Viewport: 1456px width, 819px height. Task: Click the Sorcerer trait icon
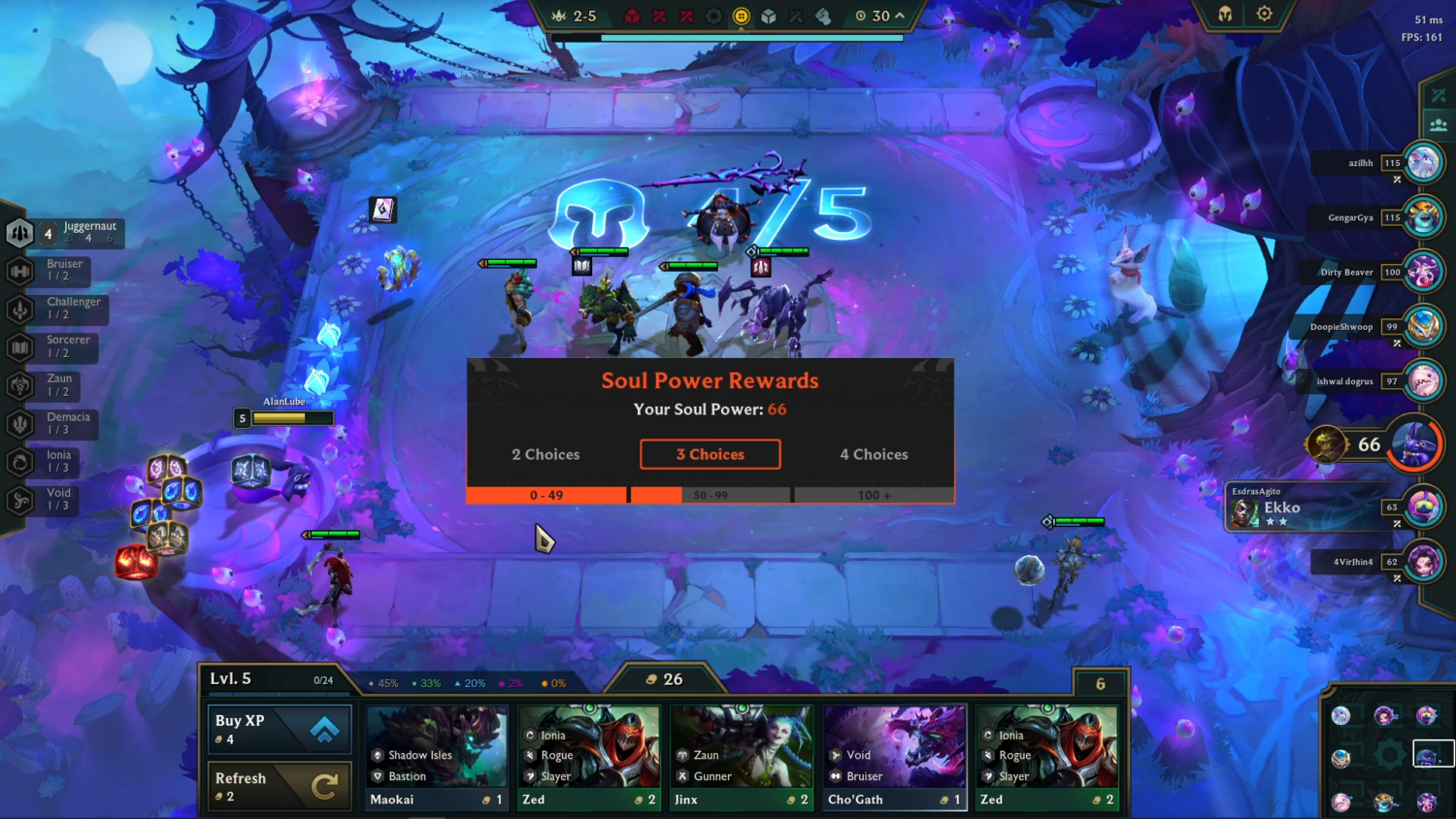pos(19,346)
